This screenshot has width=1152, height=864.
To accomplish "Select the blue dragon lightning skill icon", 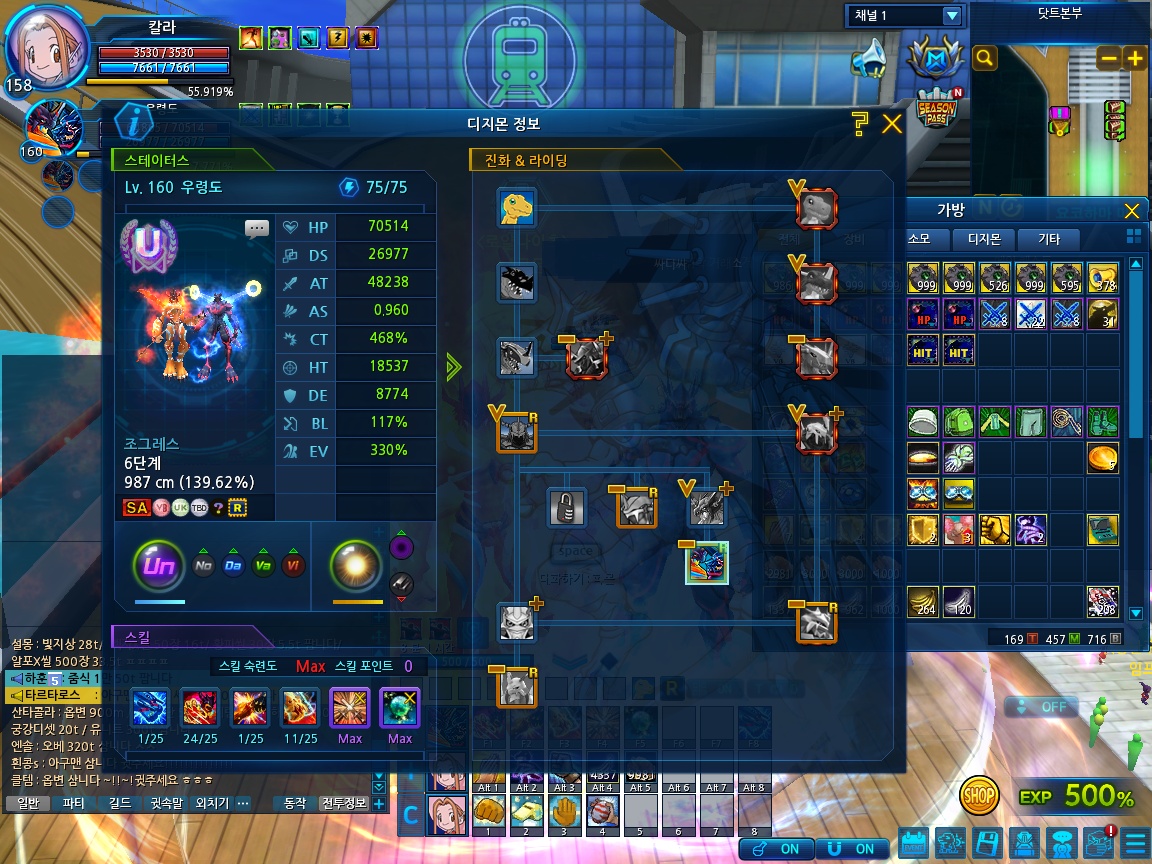I will click(x=150, y=709).
